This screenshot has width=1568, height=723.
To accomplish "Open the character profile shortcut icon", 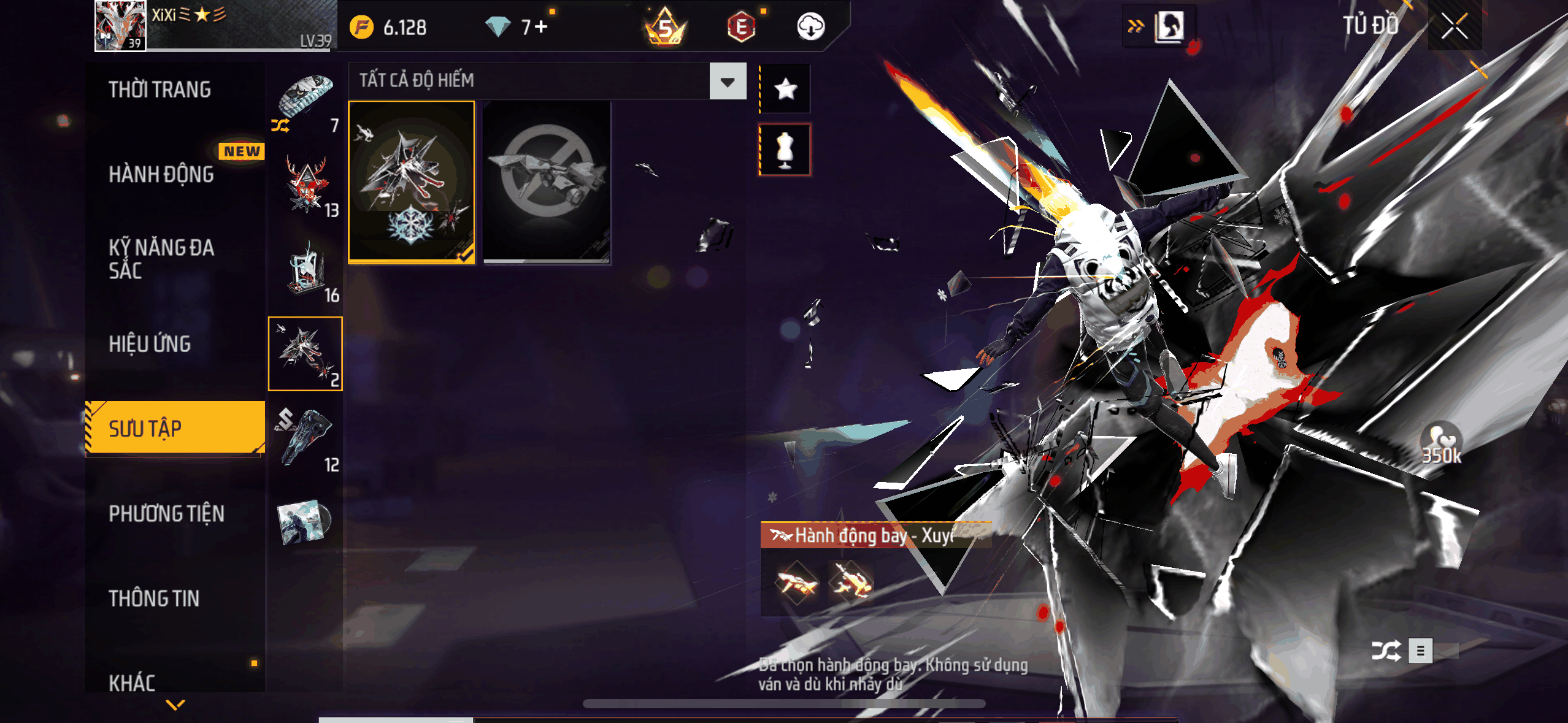I will (1169, 26).
